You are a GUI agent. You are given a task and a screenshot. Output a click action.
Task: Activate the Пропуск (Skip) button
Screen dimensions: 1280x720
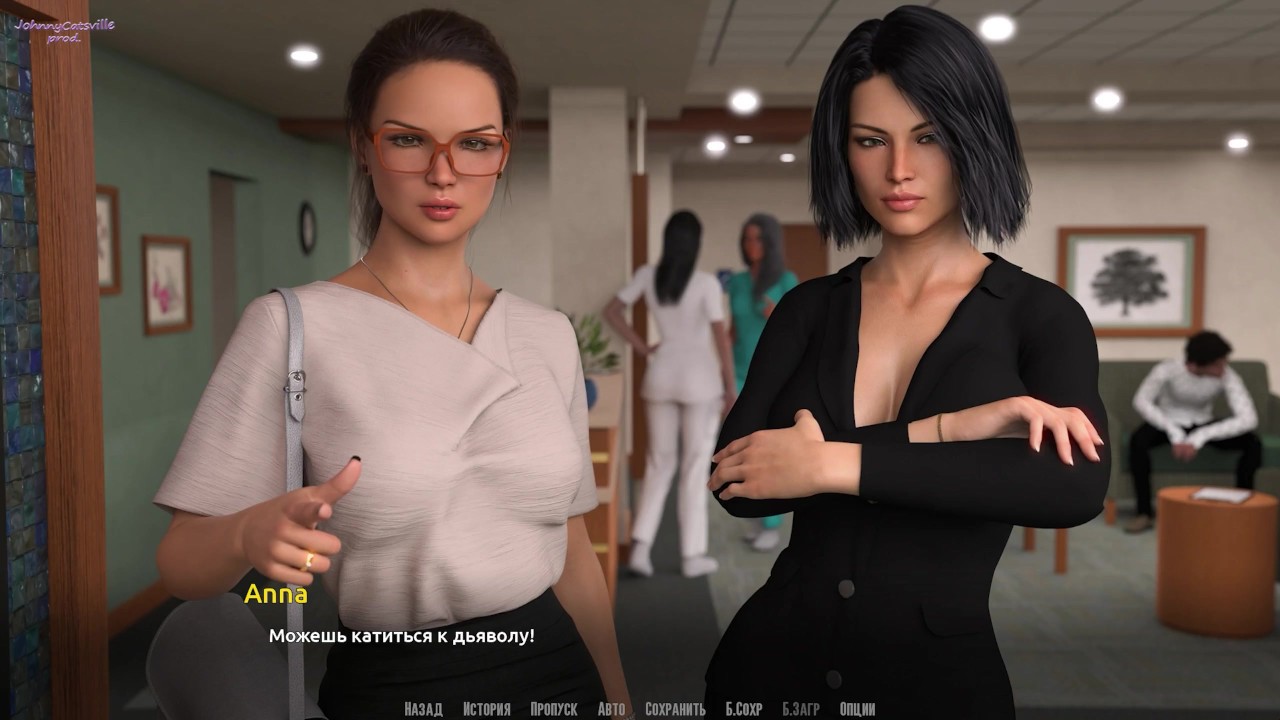[554, 709]
